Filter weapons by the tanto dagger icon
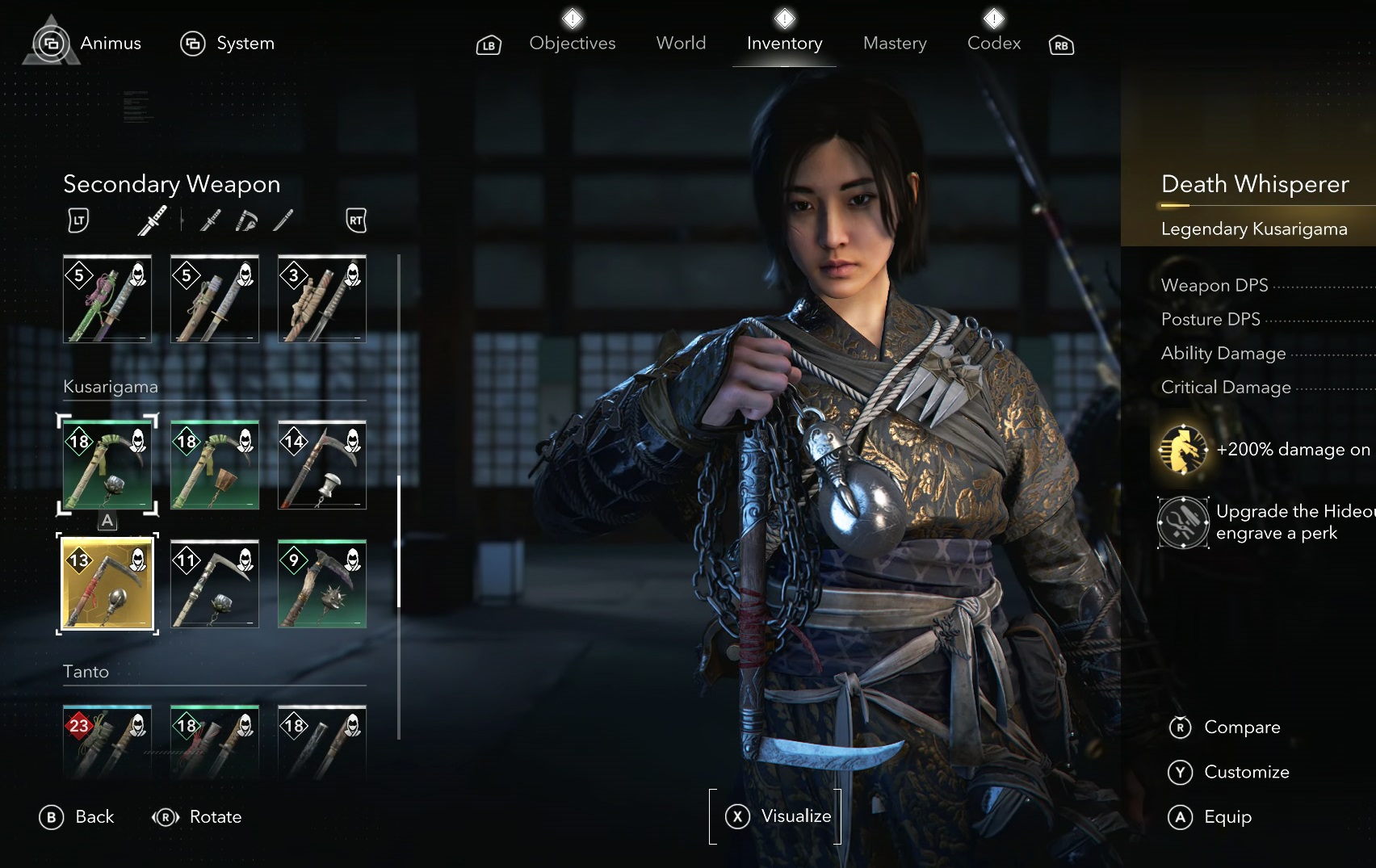Image resolution: width=1376 pixels, height=868 pixels. [x=283, y=220]
